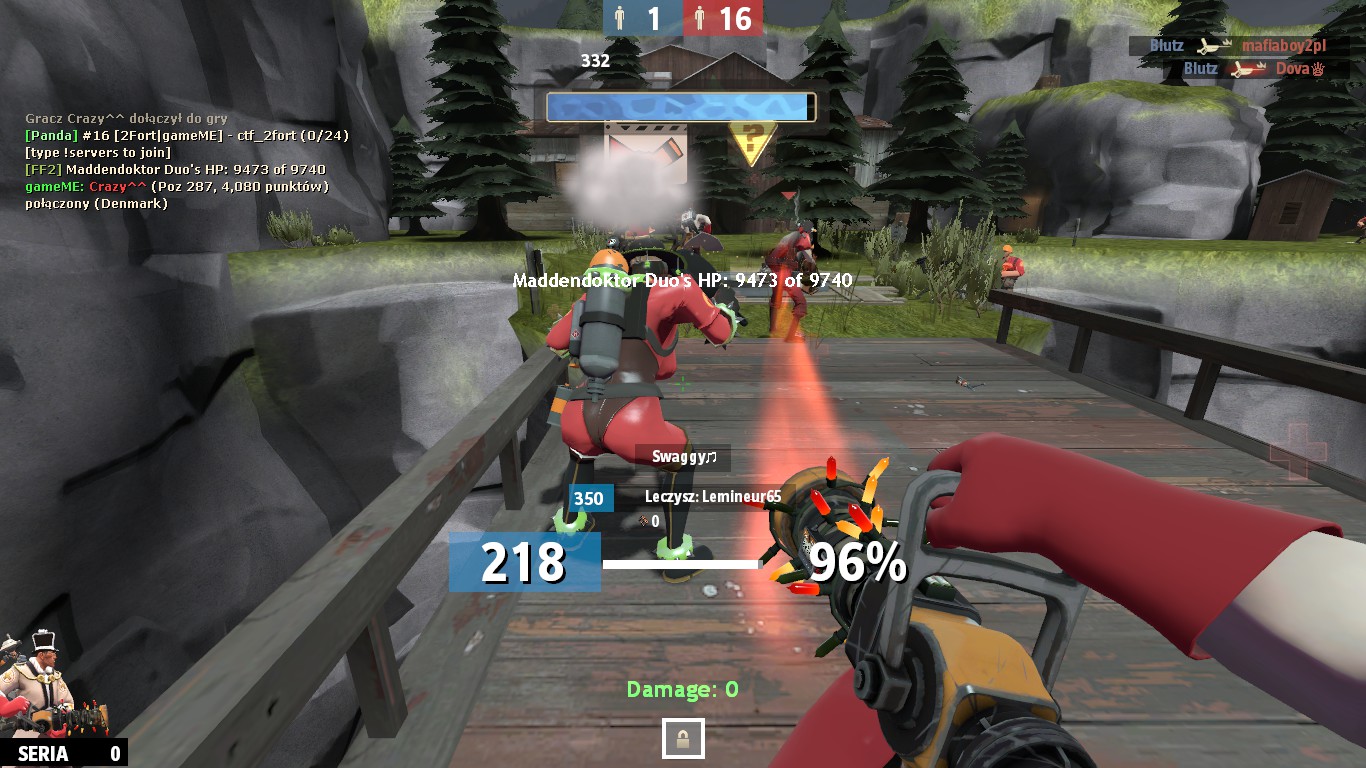Toggle the 350 overheal indicator above teammate

(x=589, y=498)
